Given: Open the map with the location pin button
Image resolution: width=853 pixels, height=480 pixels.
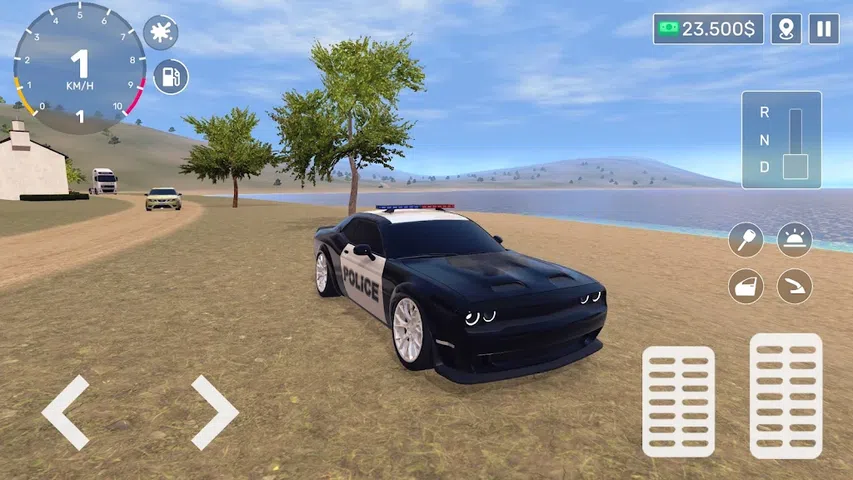Looking at the screenshot, I should (787, 29).
